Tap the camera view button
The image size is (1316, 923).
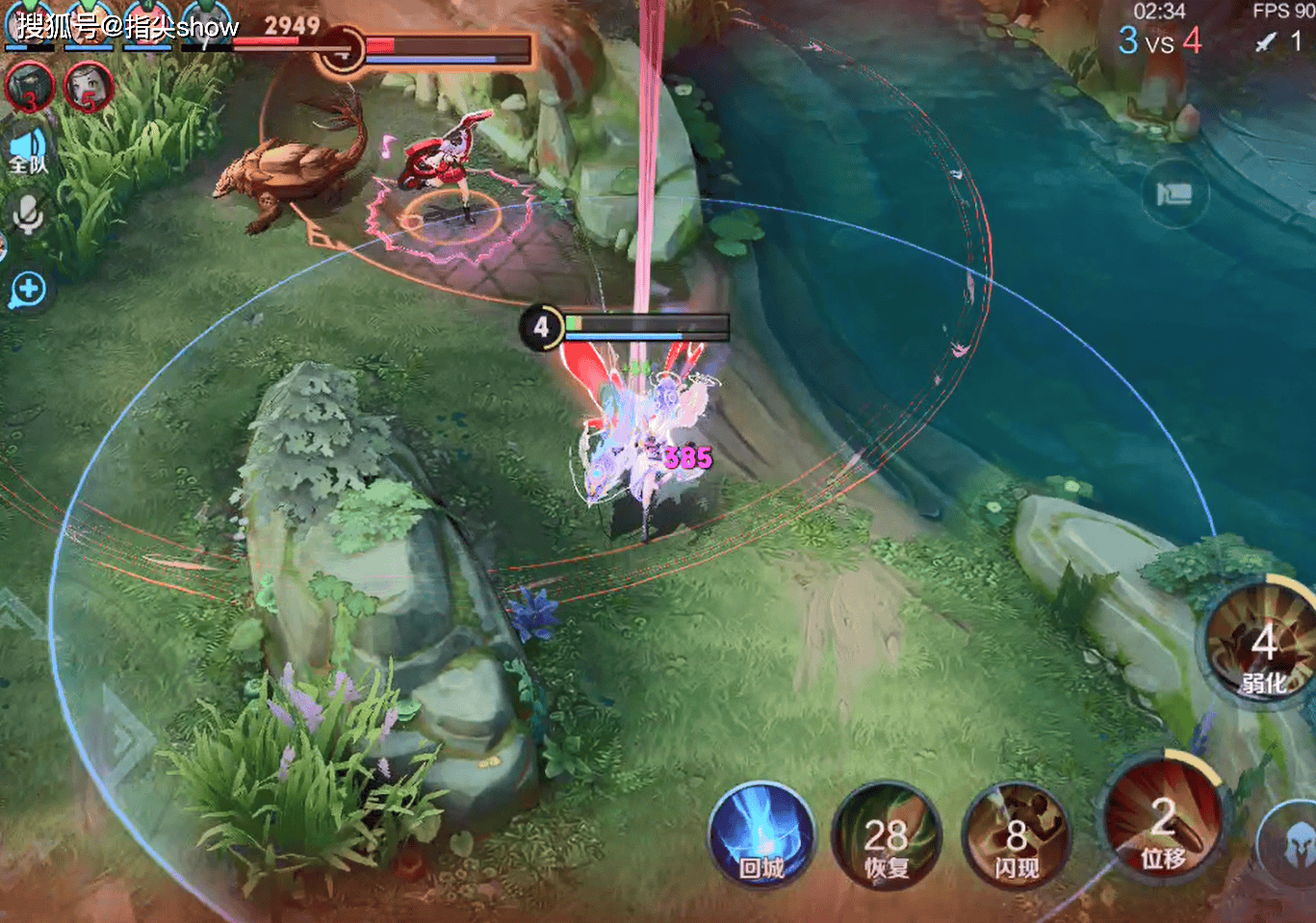(1173, 195)
